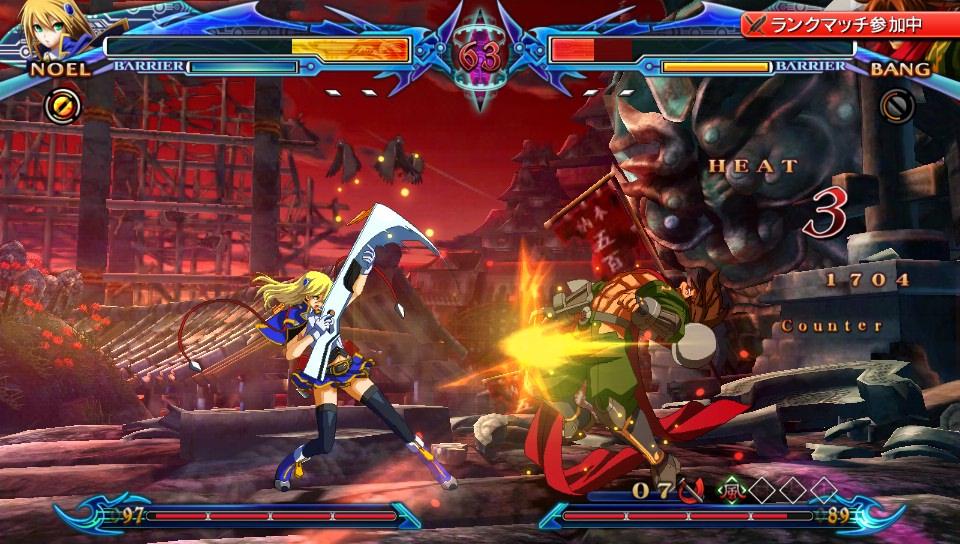The image size is (960, 544).
Task: Click Noel's orange burst icon
Action: [x=59, y=103]
